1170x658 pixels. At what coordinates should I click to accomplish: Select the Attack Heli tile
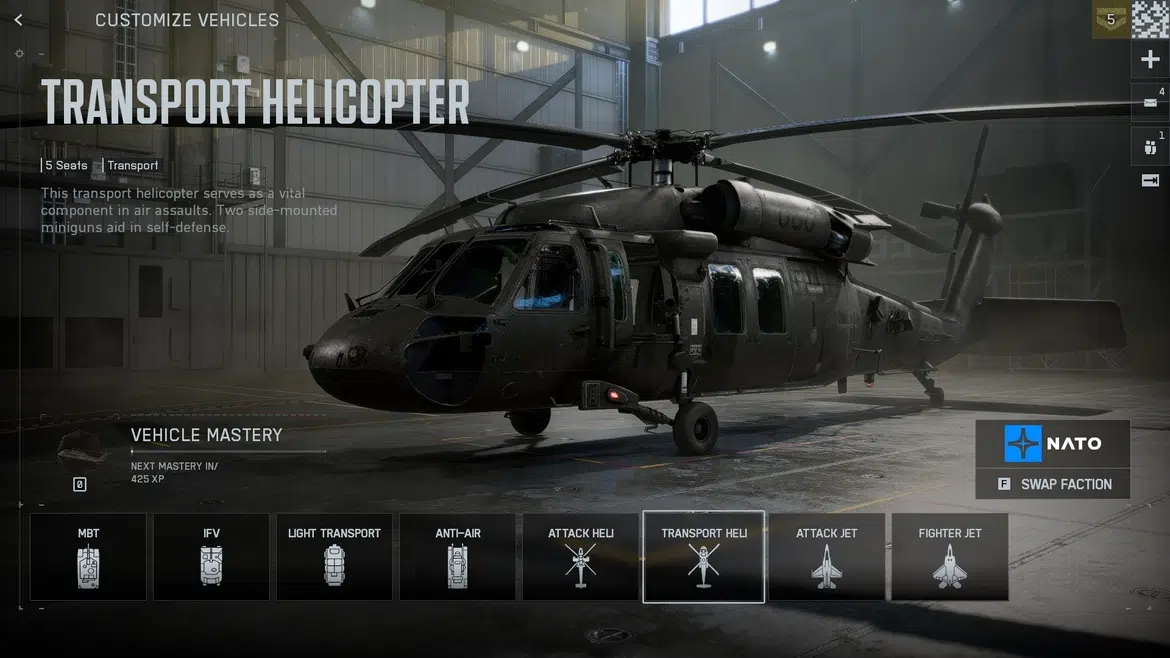pos(581,557)
